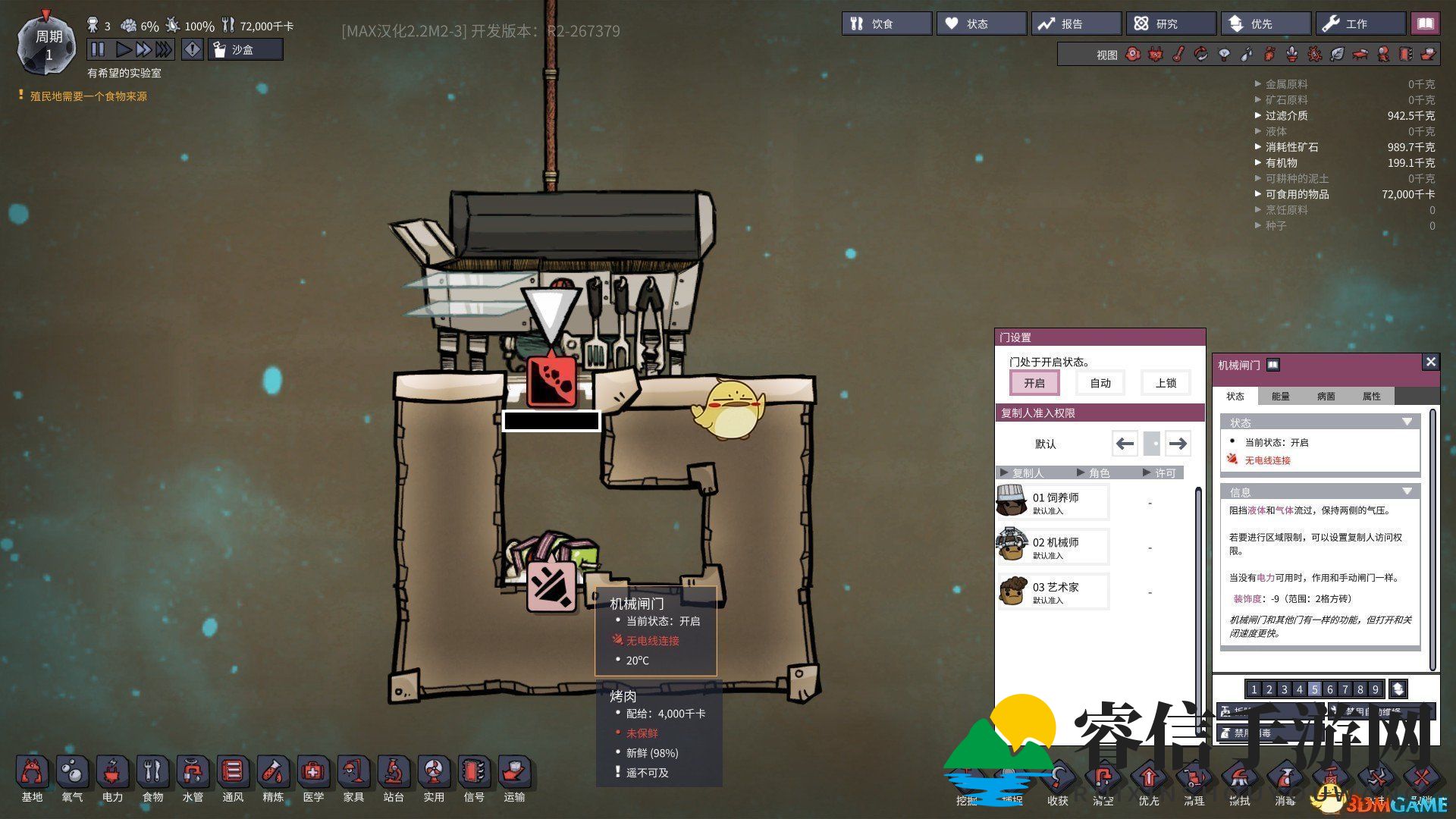
Task: Switch to the 属性 properties tab
Action: coord(1371,396)
